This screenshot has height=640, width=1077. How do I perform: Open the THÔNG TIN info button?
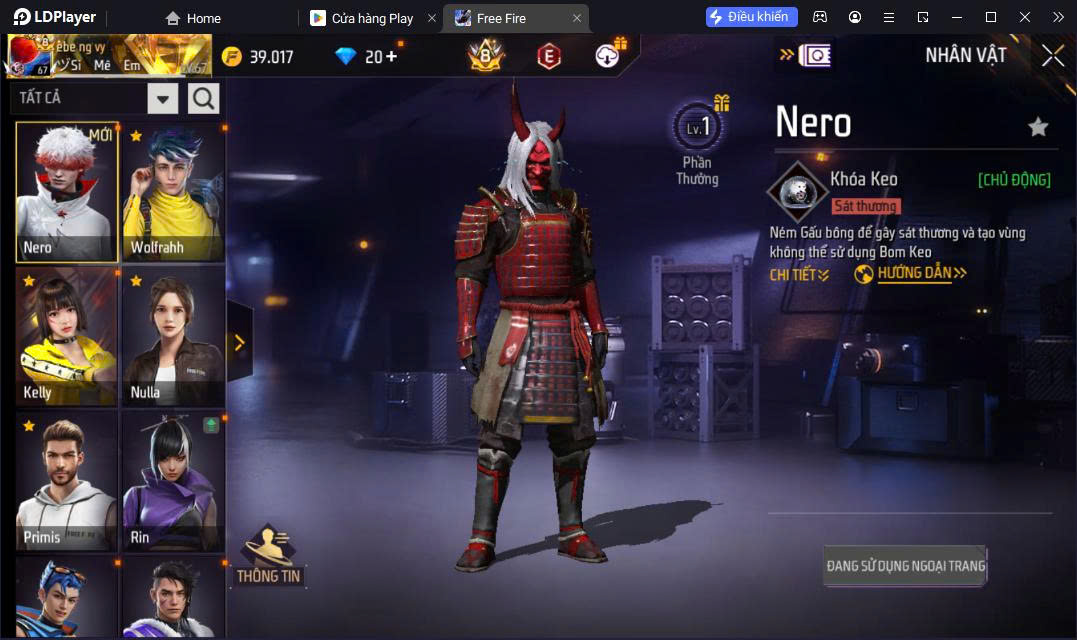[x=268, y=555]
